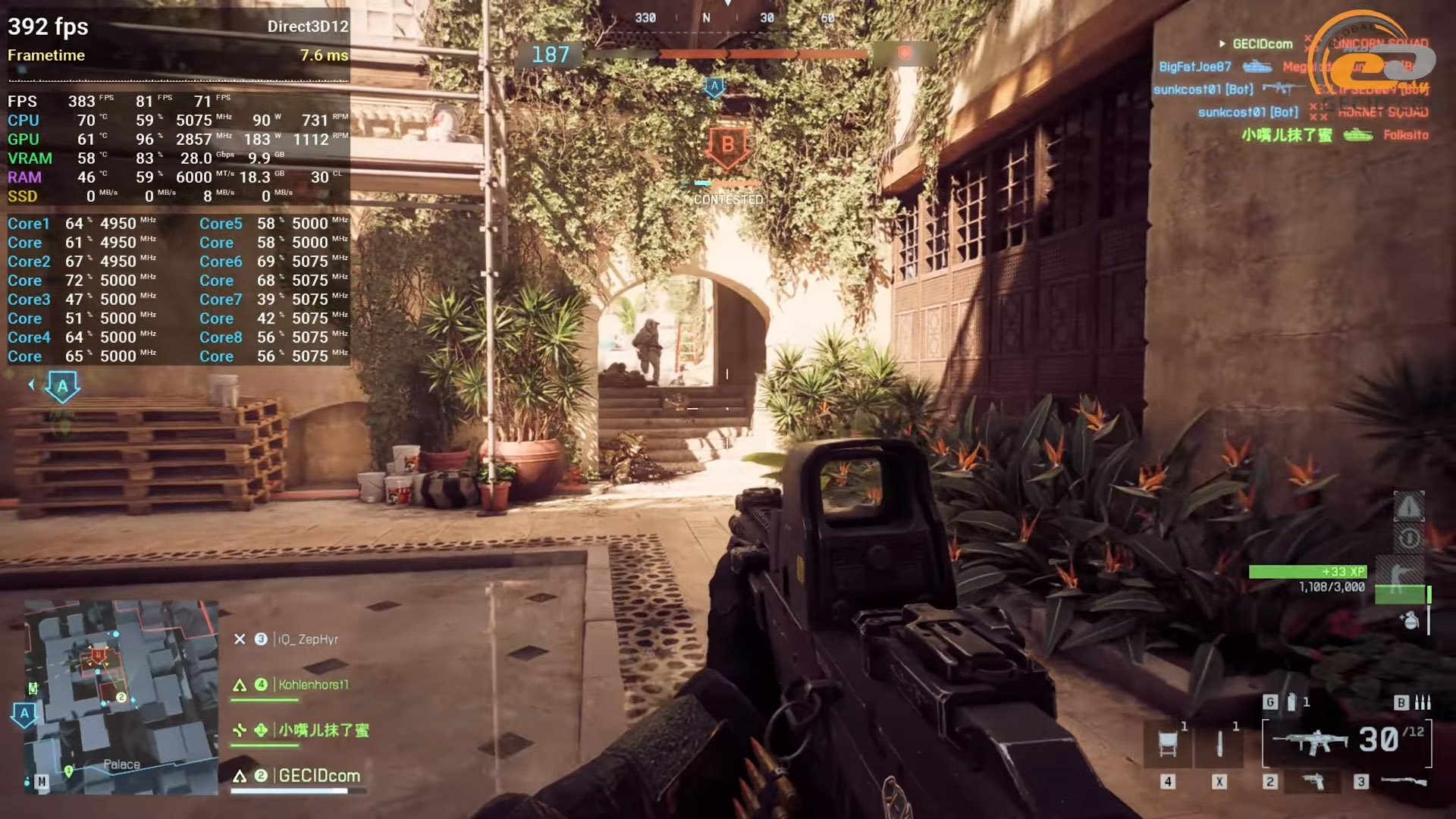
Task: Choose GECIDcom in the squad list
Action: [318, 776]
